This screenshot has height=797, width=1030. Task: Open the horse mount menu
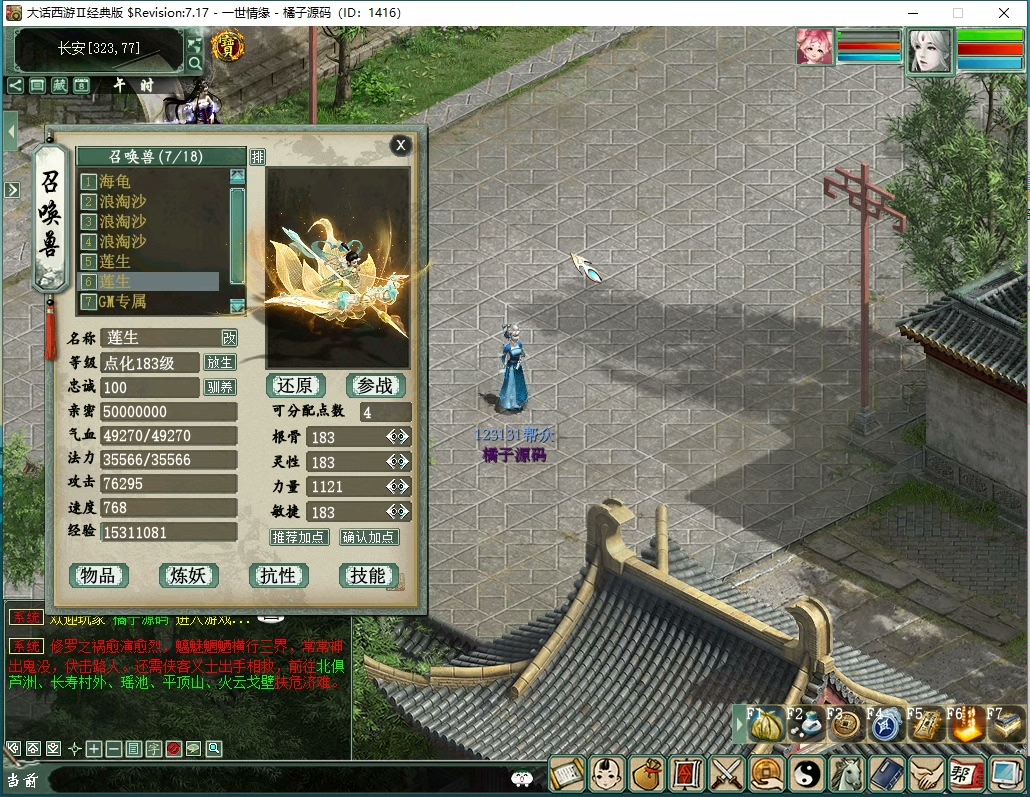tap(847, 774)
